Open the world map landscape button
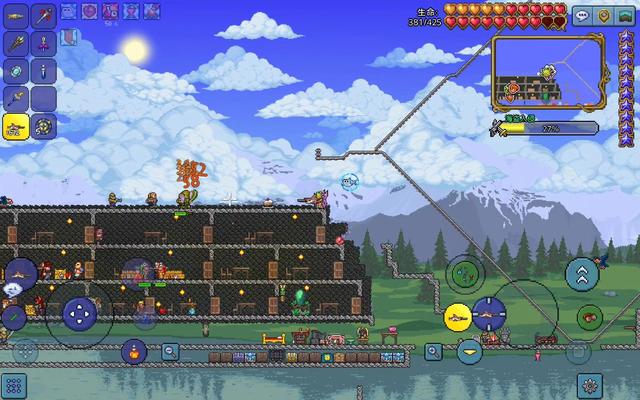The width and height of the screenshot is (640, 400). (626, 16)
